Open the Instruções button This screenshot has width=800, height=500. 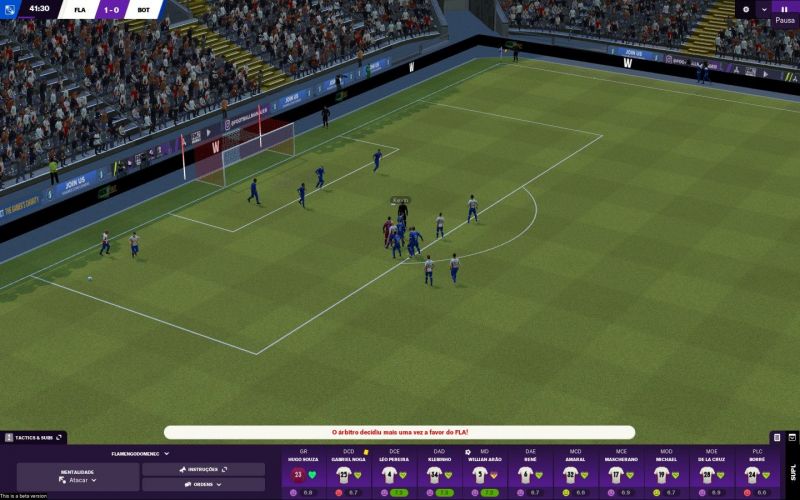click(x=203, y=469)
